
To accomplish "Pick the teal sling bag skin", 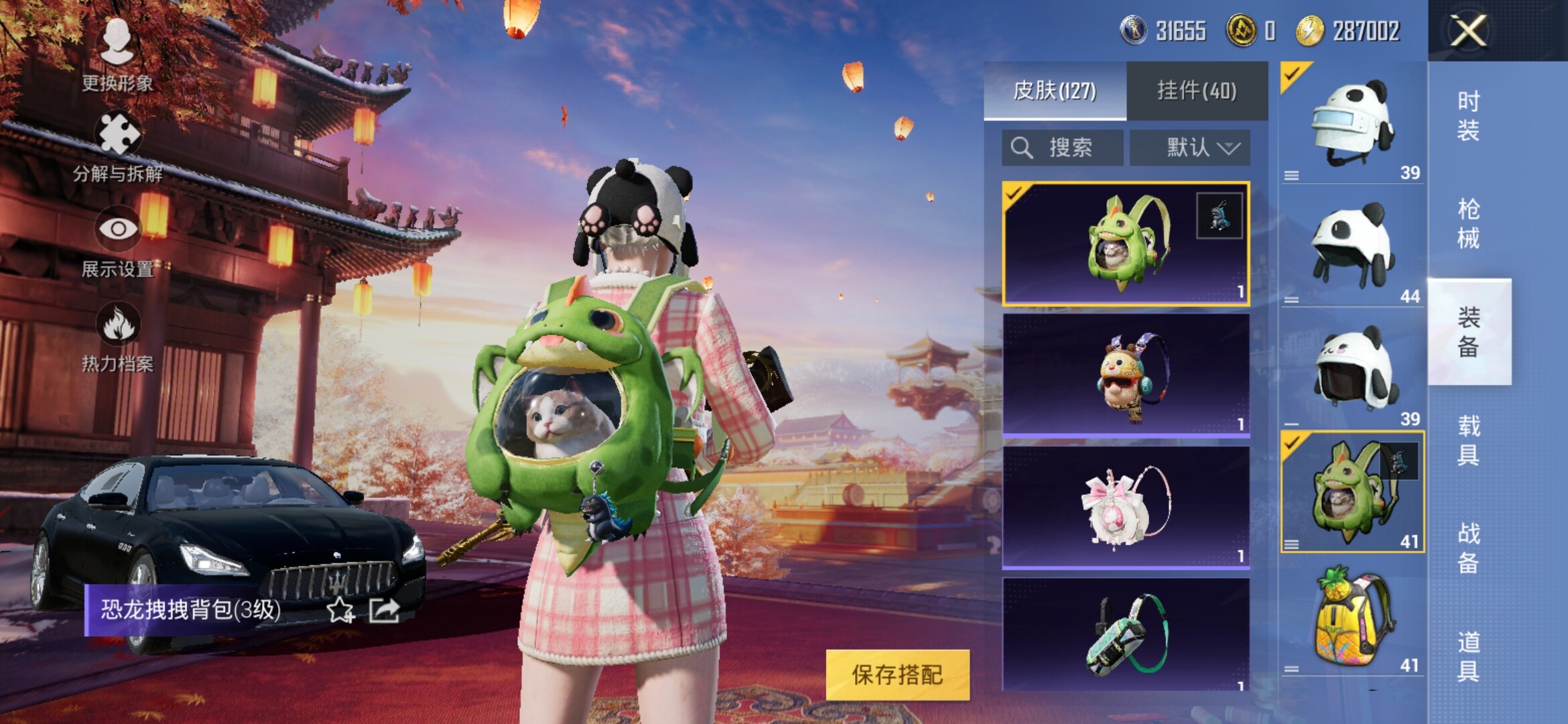I will (1125, 634).
